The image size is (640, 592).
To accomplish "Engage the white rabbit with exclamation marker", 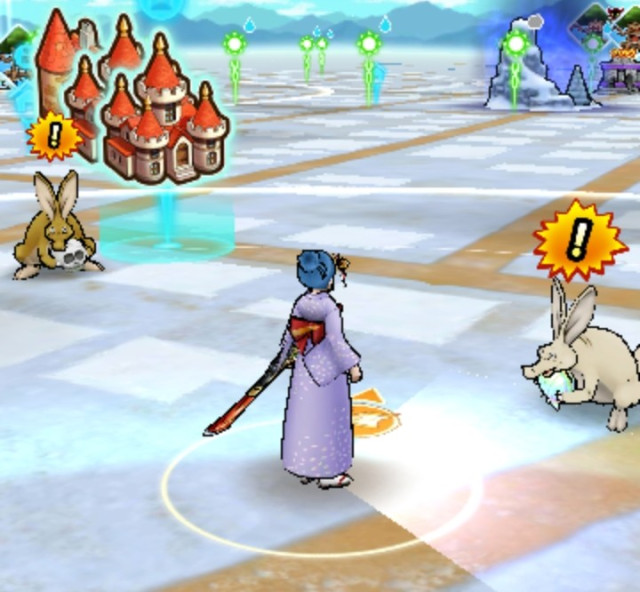I will coord(581,352).
